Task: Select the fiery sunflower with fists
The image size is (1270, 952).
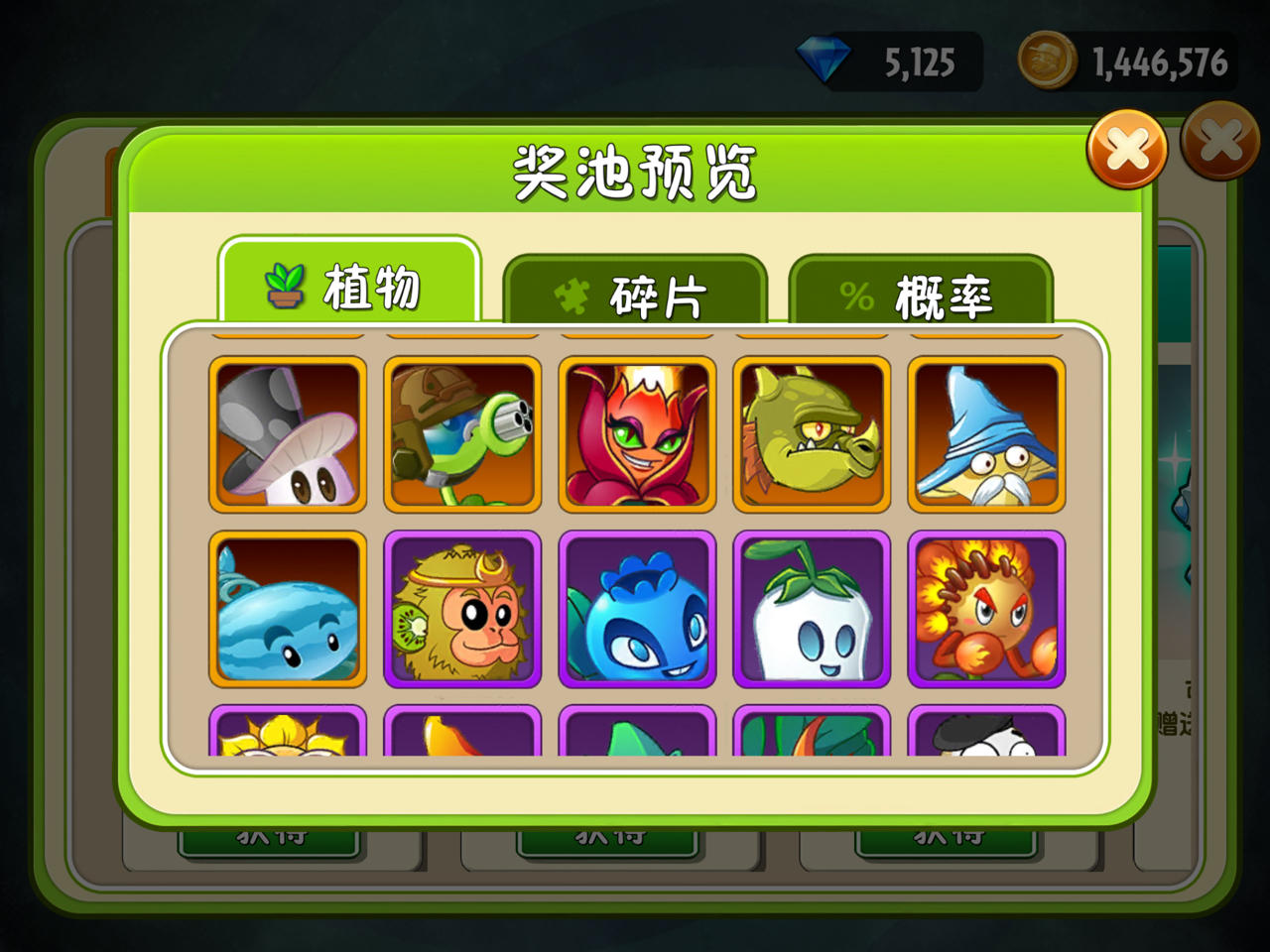Action: point(983,609)
